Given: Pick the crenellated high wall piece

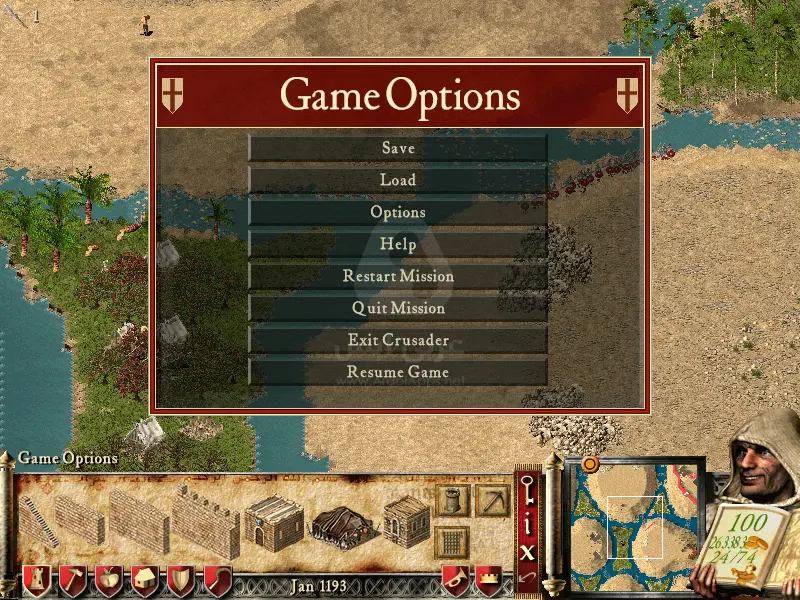Looking at the screenshot, I should point(206,520).
